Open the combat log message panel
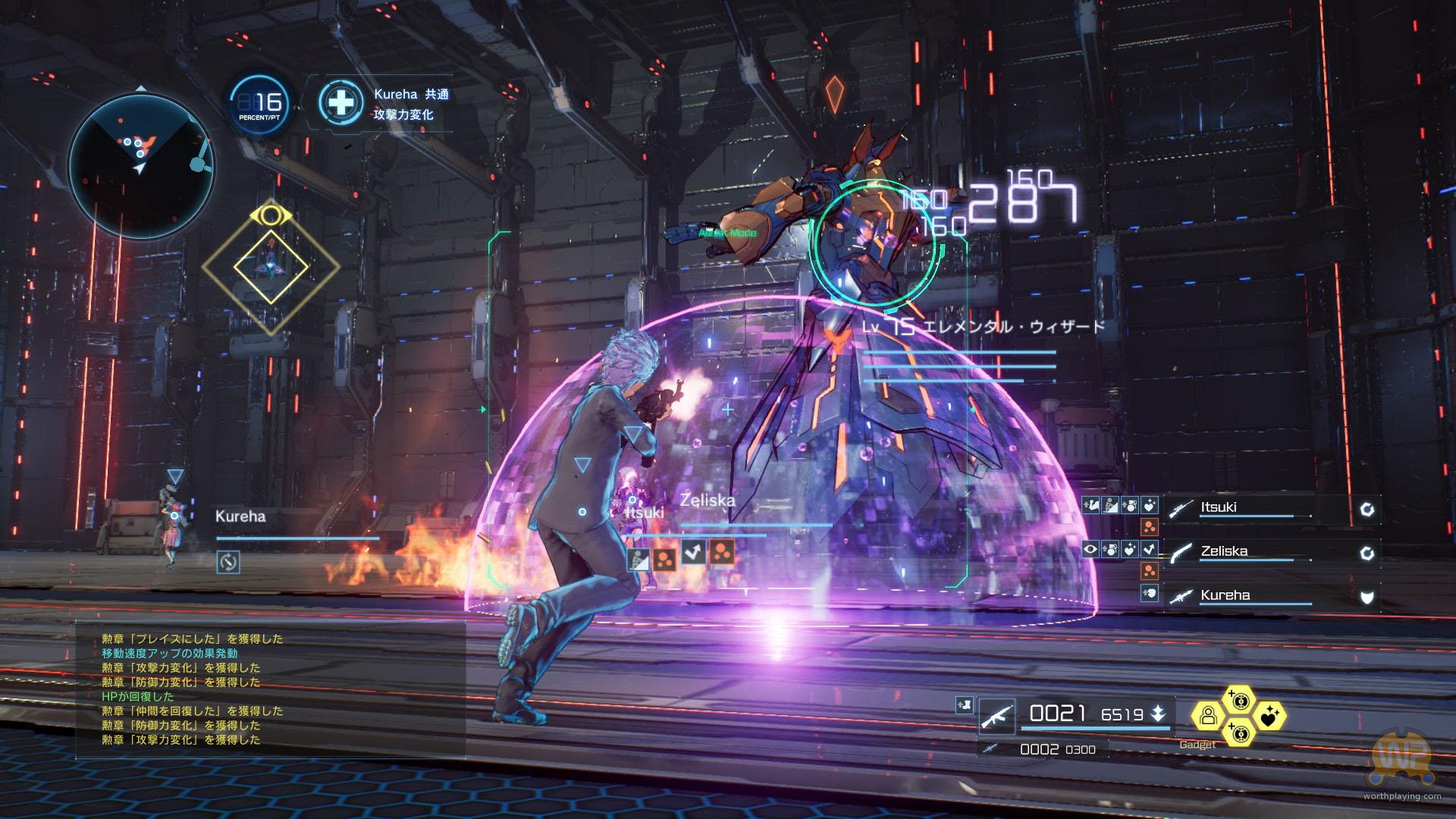The width and height of the screenshot is (1456, 819). coord(269,689)
